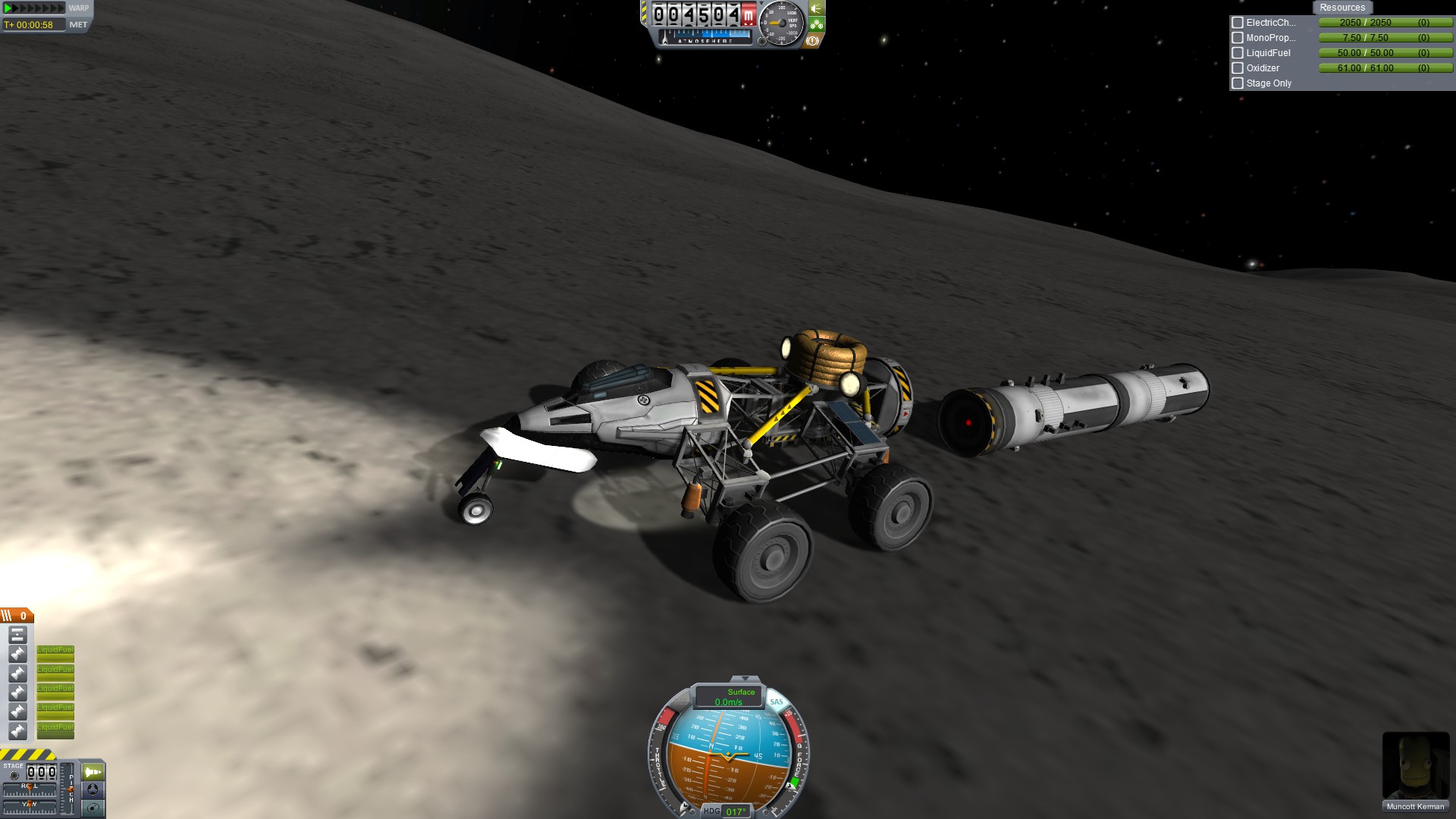Image resolution: width=1456 pixels, height=819 pixels.
Task: Click the time warp arrows
Action: (34, 8)
